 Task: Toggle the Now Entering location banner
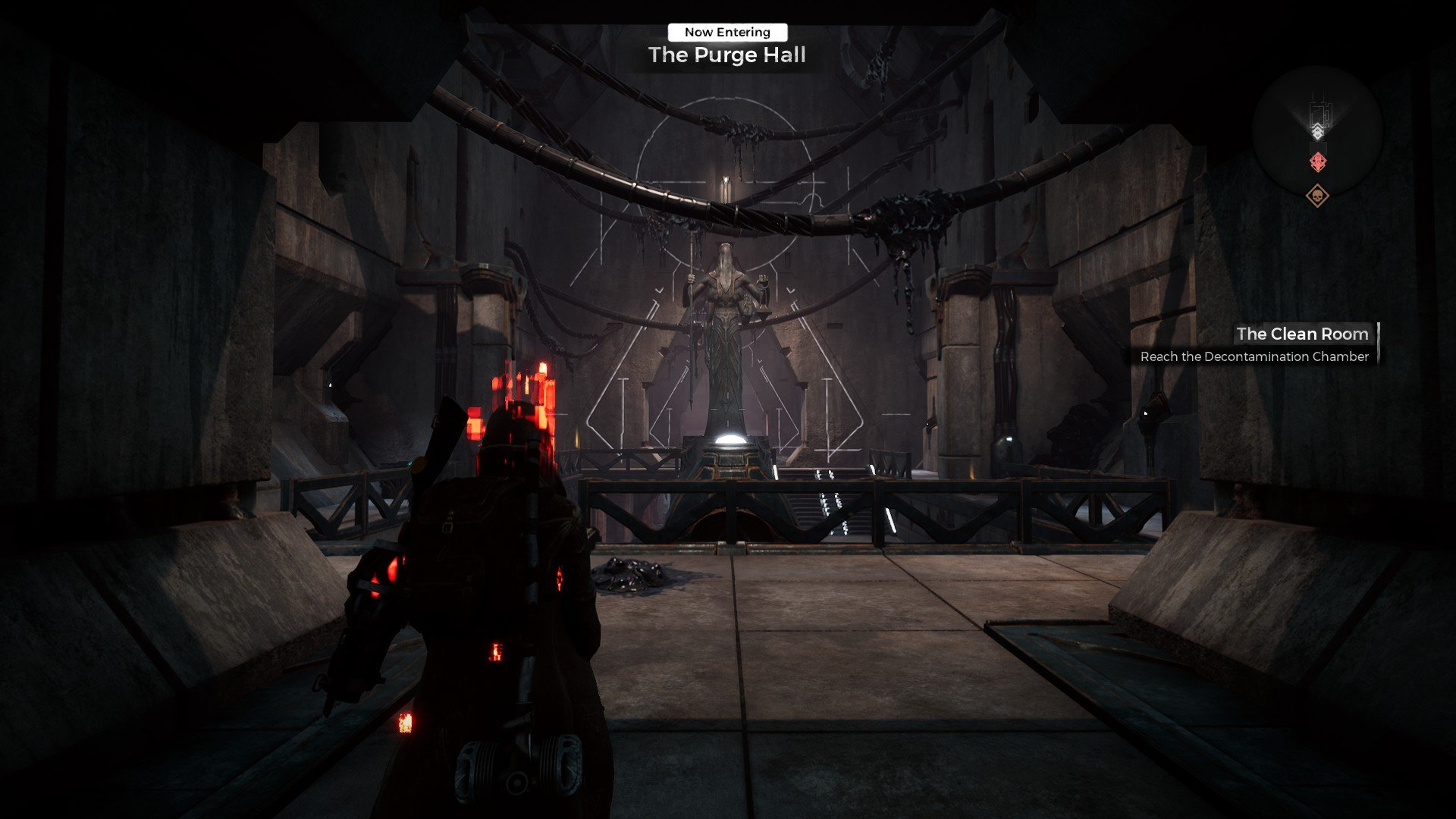[x=726, y=32]
